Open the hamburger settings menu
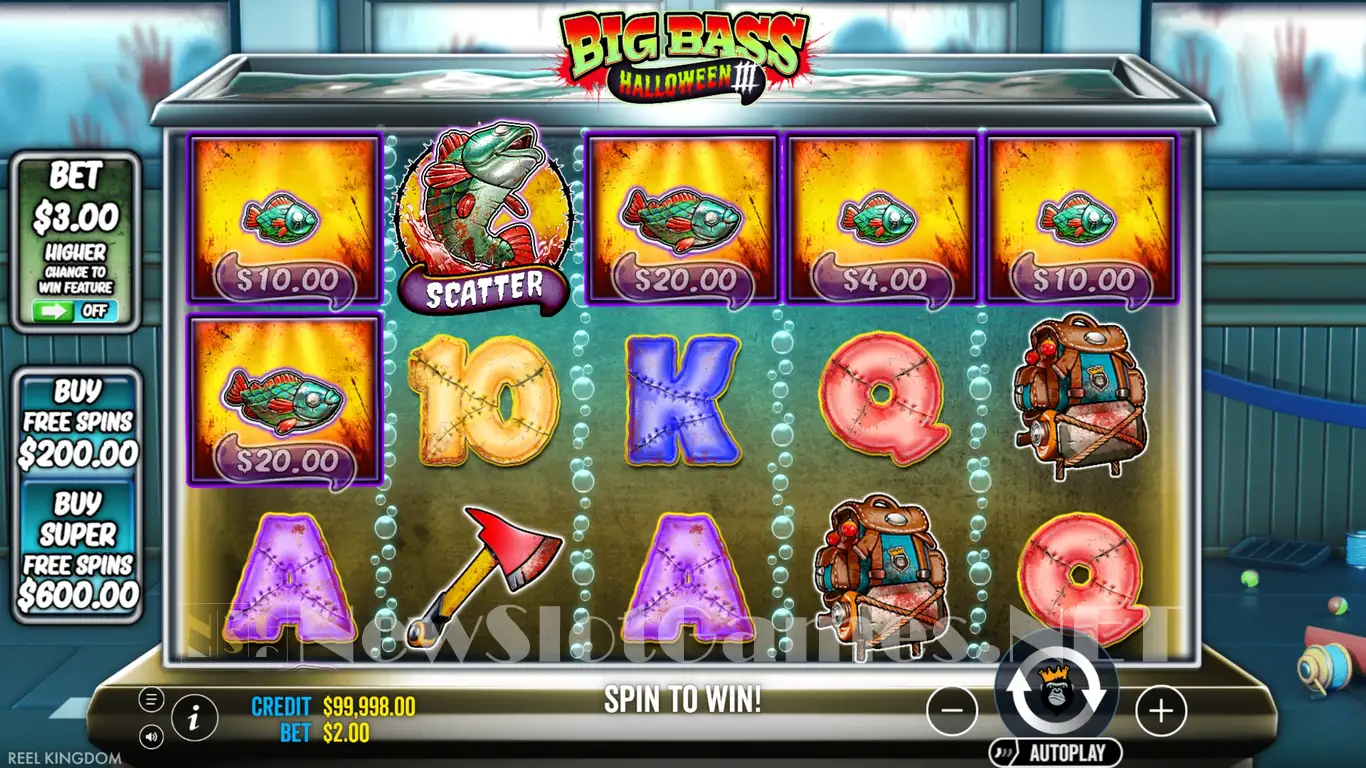 [x=152, y=699]
